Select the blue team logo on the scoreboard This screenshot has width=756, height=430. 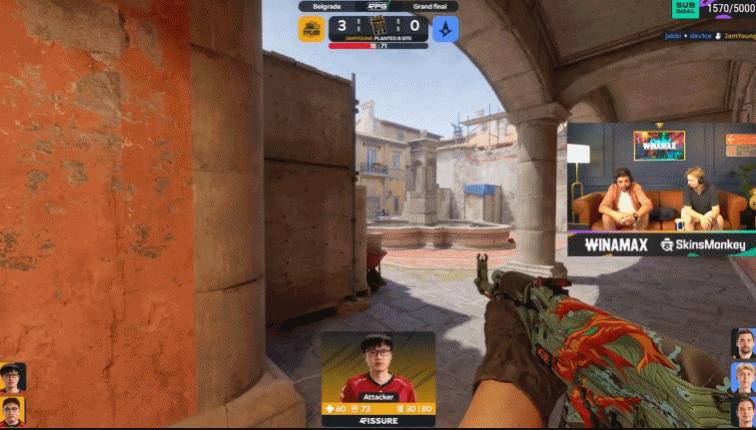[x=445, y=29]
